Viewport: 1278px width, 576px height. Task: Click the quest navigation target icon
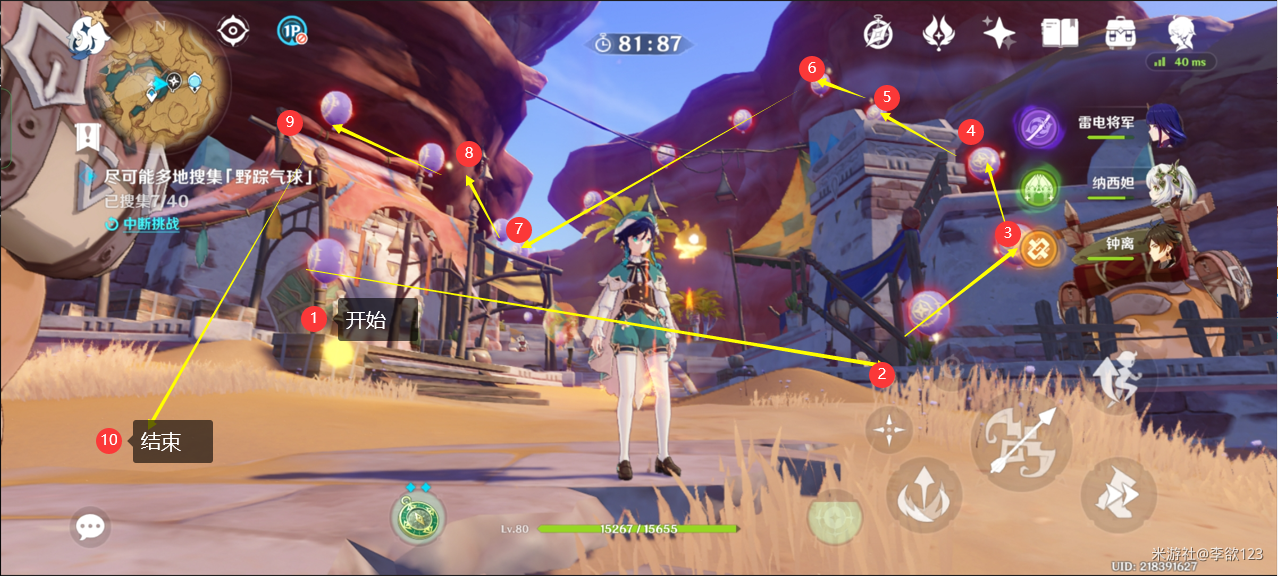point(233,31)
